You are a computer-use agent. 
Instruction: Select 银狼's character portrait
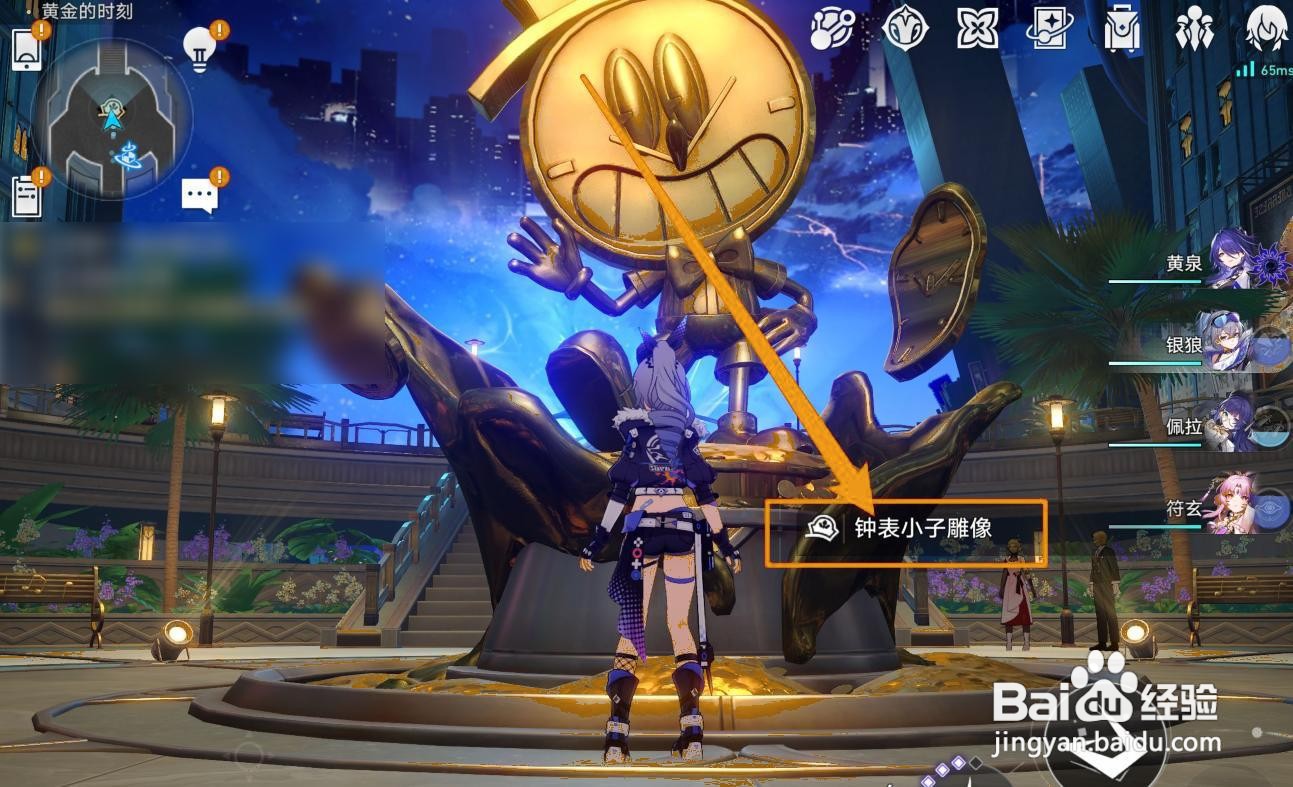[x=1230, y=345]
